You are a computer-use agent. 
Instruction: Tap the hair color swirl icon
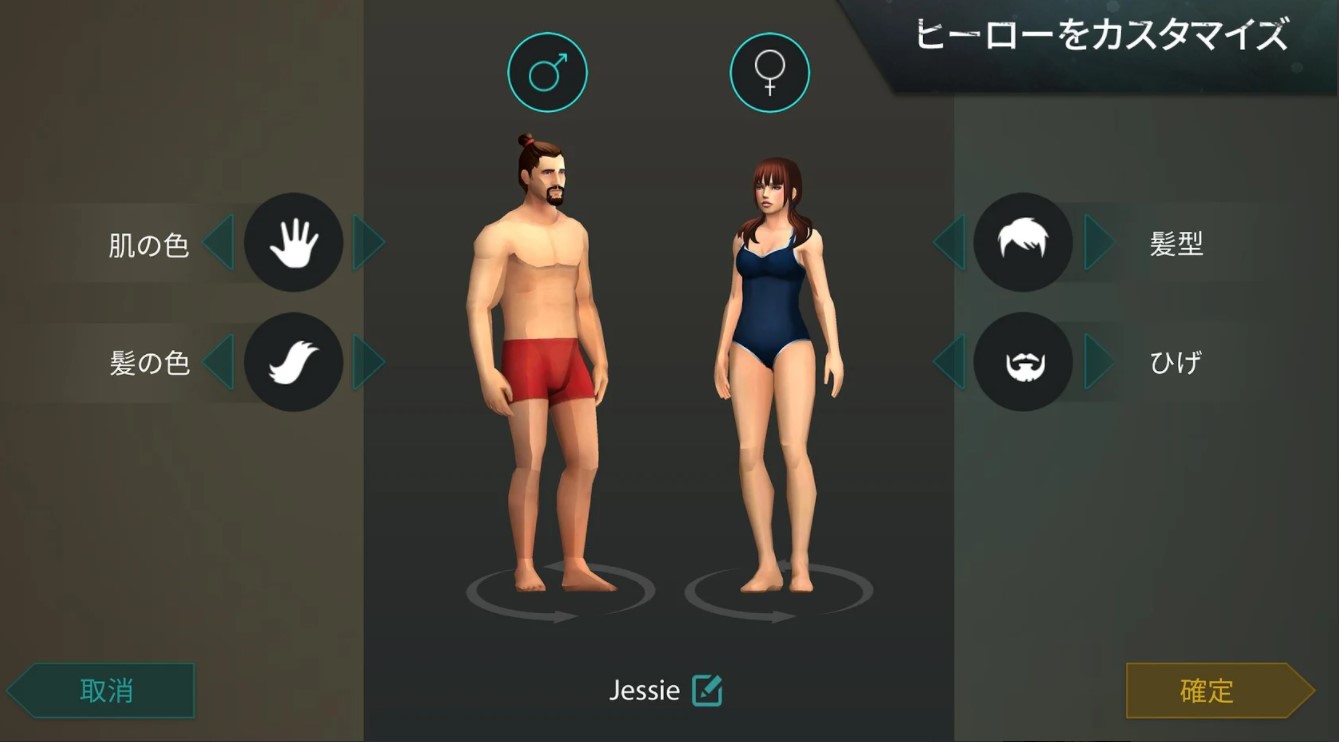coord(294,362)
